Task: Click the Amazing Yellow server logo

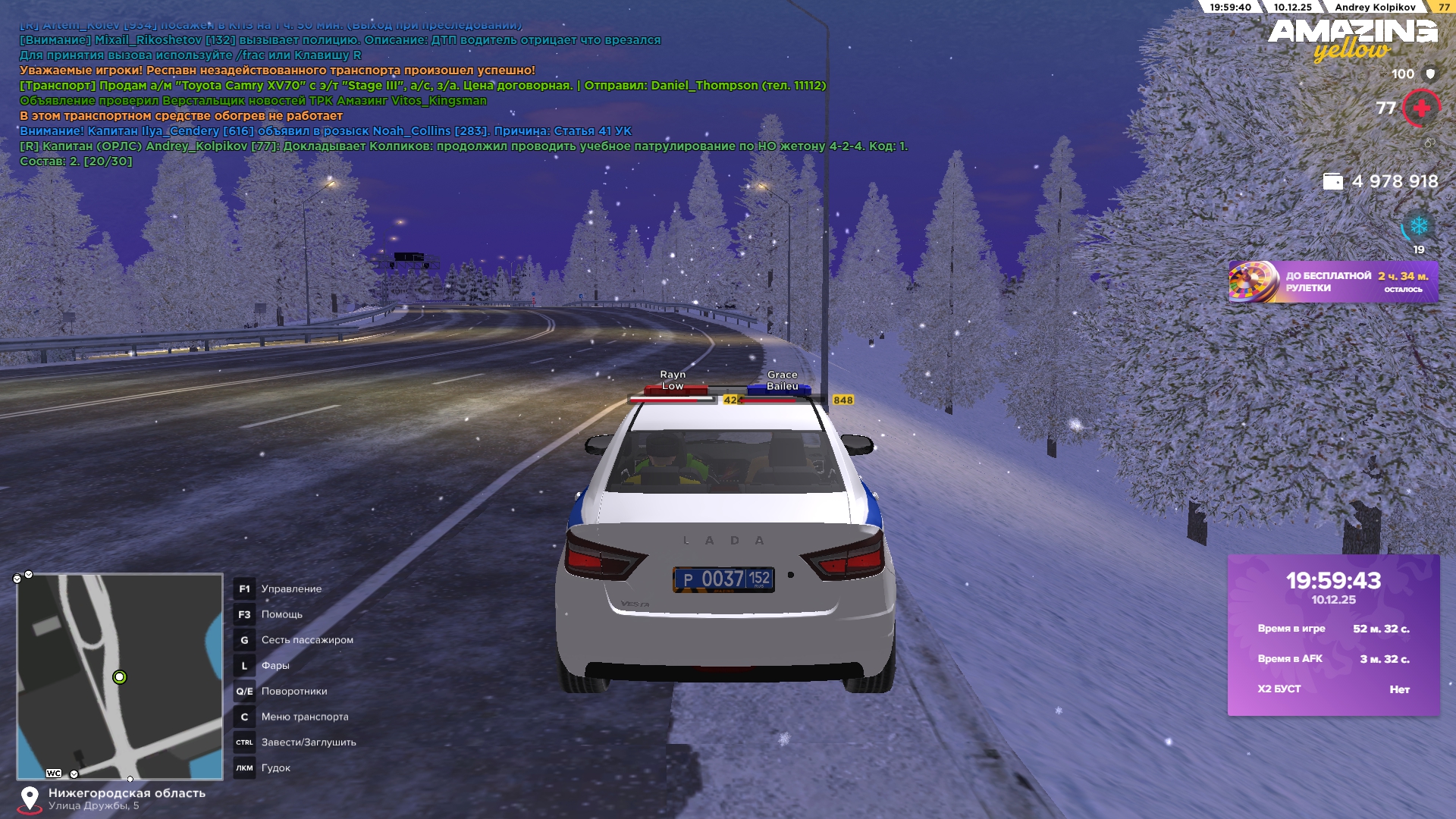Action: coord(1352,39)
